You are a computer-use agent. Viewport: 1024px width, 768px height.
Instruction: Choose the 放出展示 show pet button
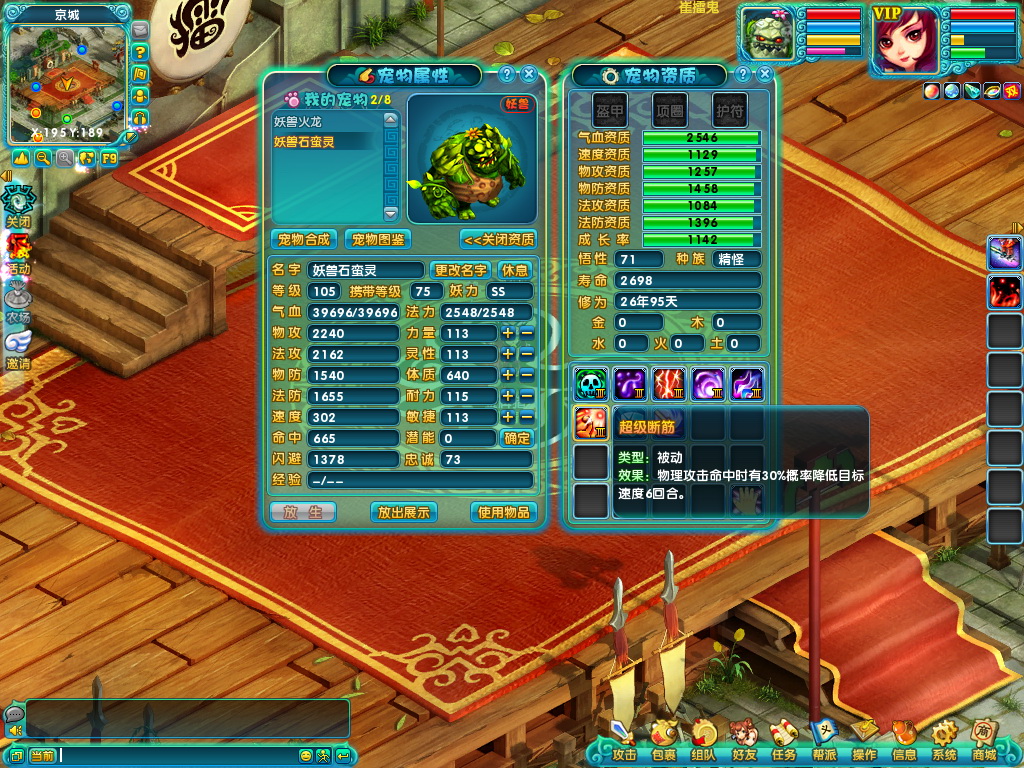403,512
